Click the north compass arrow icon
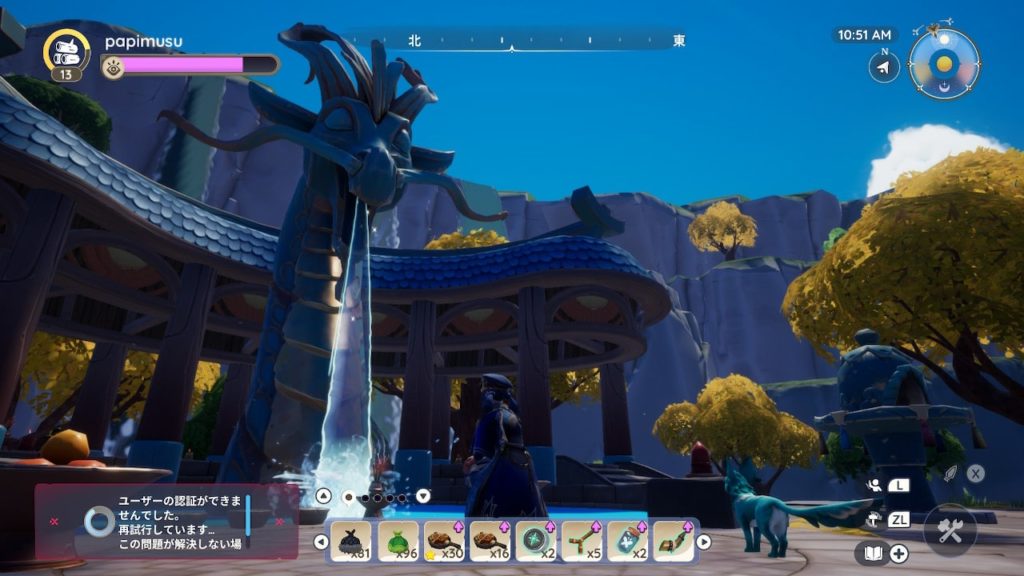The width and height of the screenshot is (1024, 576). pos(883,67)
